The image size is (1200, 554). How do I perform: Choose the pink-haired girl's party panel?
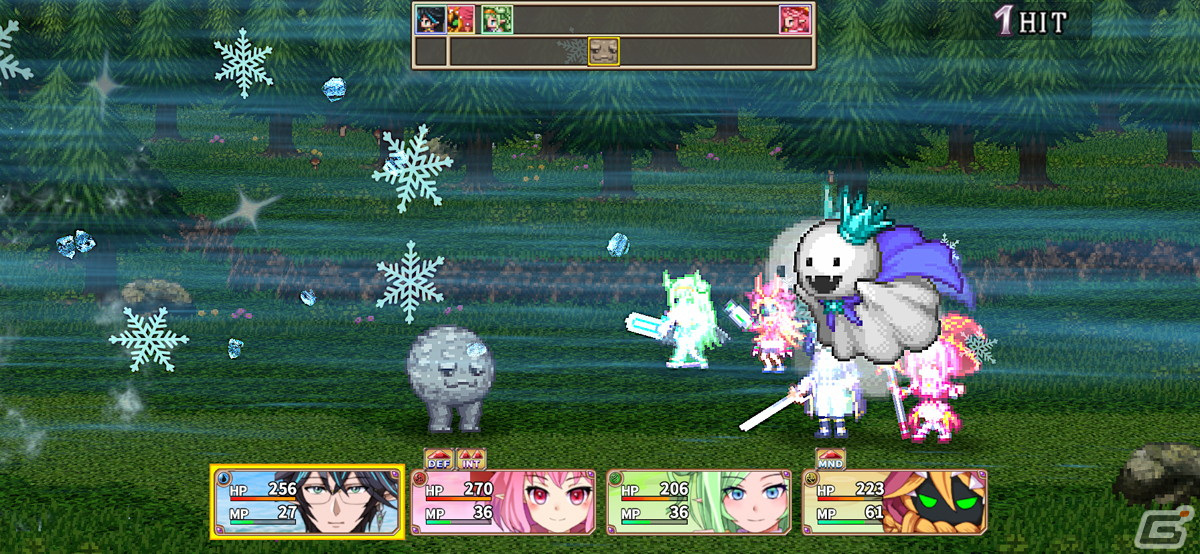click(x=503, y=502)
